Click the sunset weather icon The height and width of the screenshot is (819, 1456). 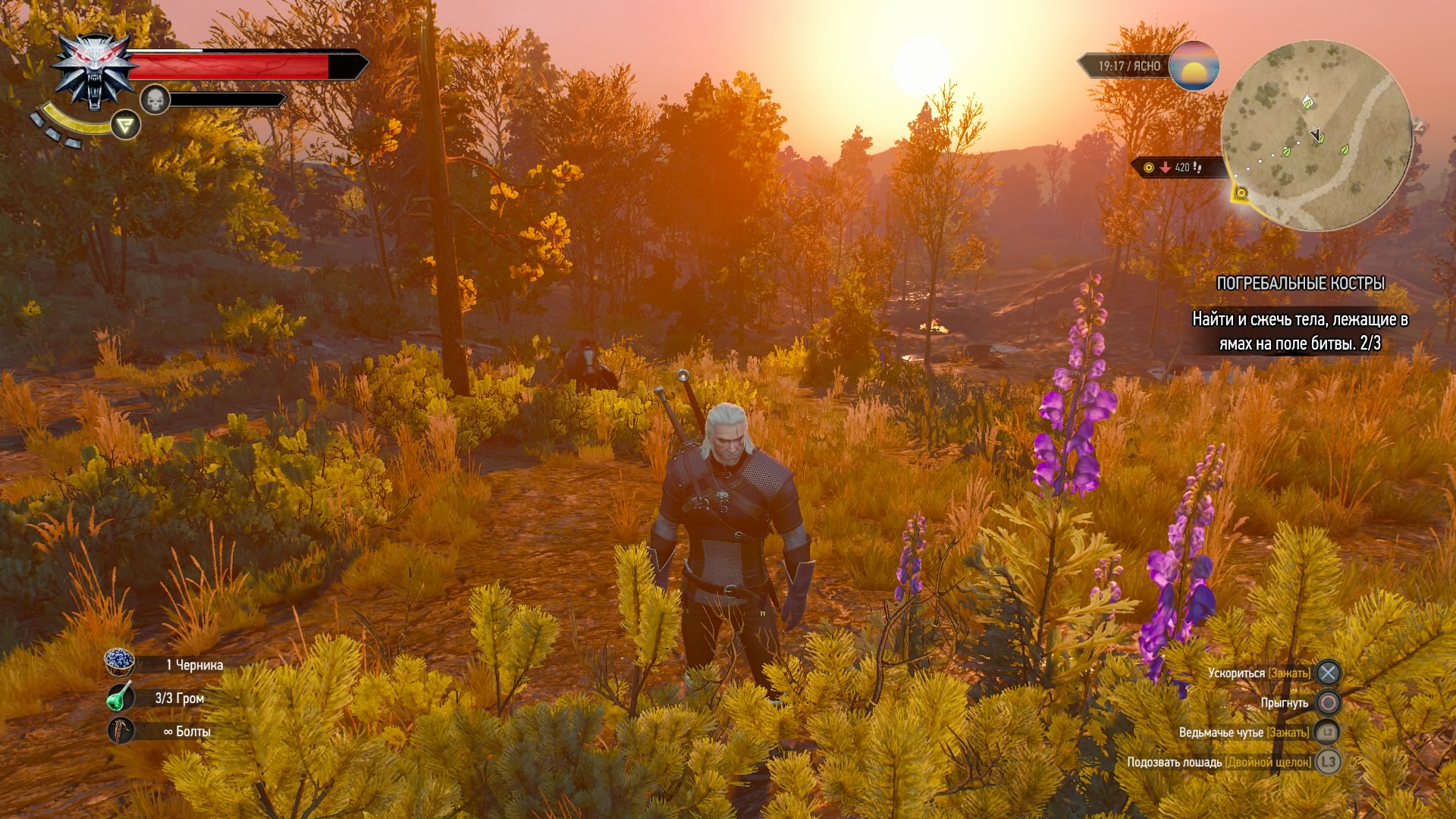point(1194,67)
